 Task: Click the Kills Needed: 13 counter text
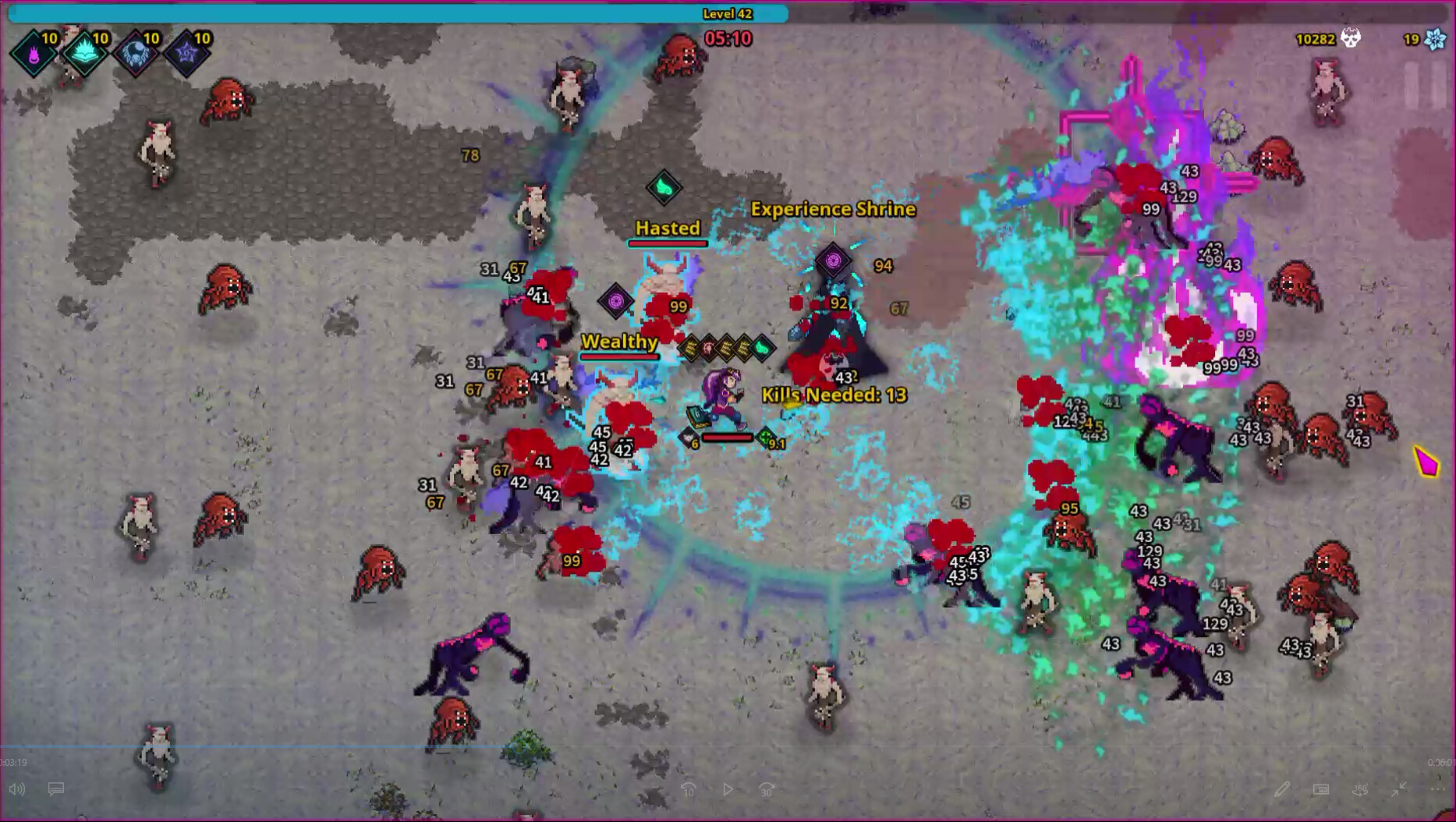pos(833,395)
